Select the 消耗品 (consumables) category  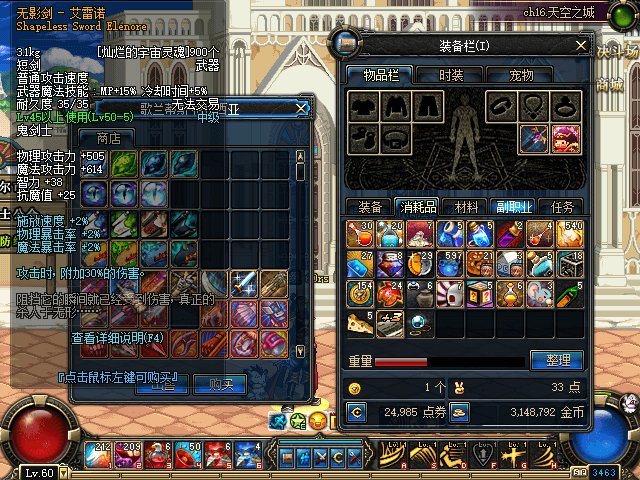[x=417, y=207]
